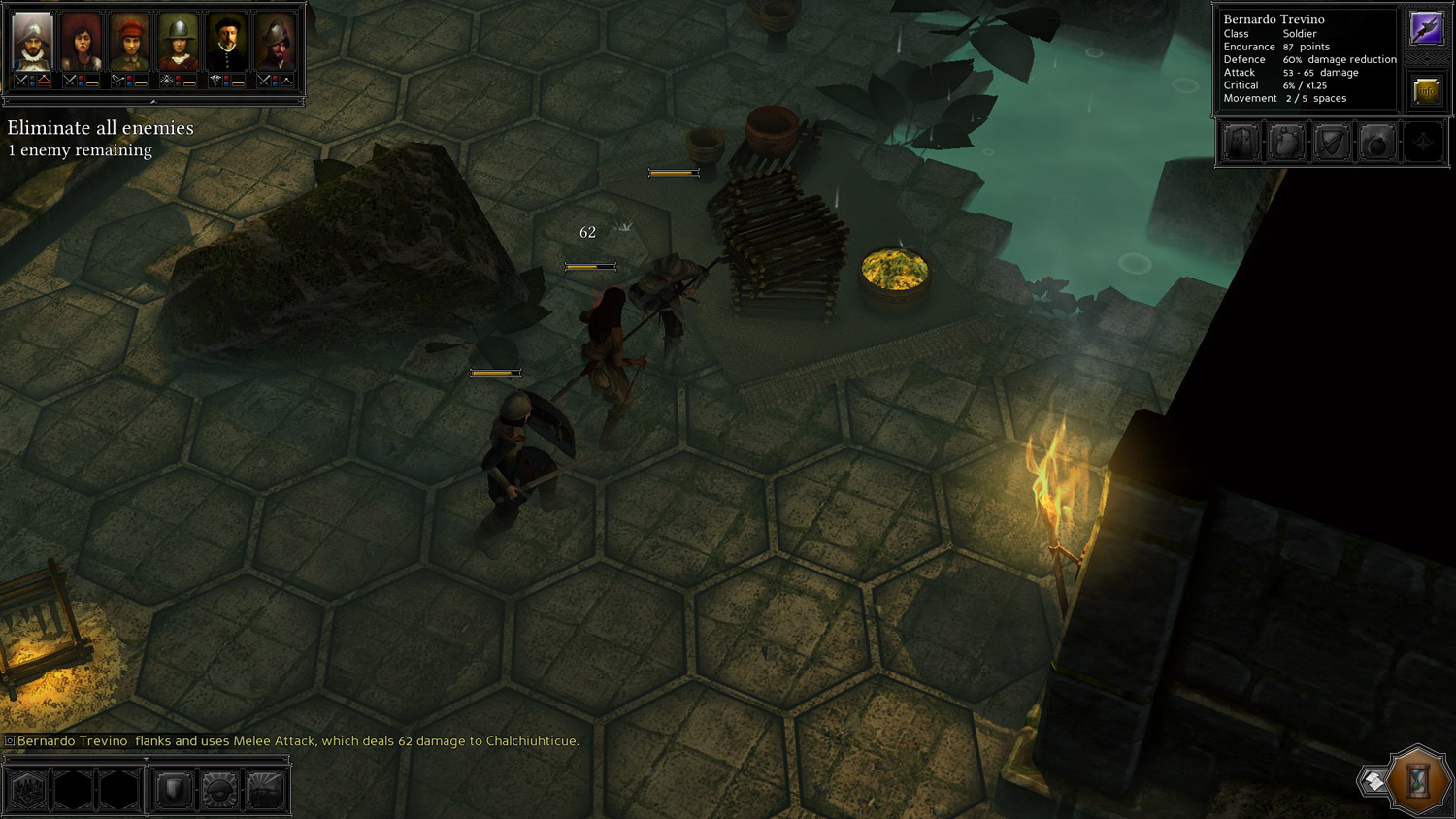Activate the tower shield ability
The width and height of the screenshot is (1456, 819).
pos(1241,144)
